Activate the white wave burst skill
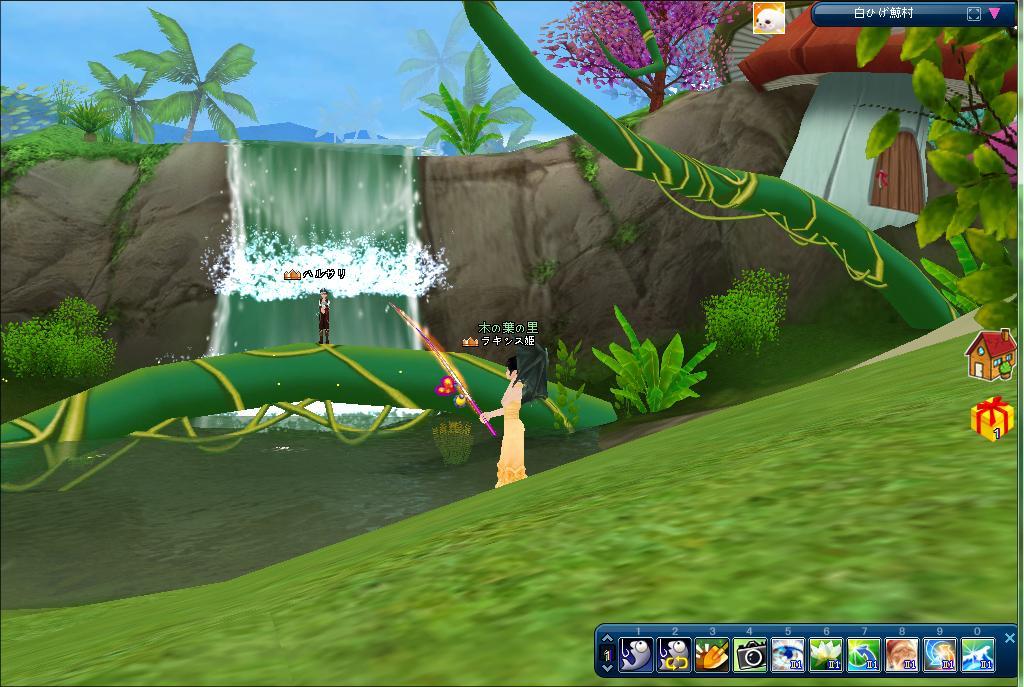 (x=978, y=655)
